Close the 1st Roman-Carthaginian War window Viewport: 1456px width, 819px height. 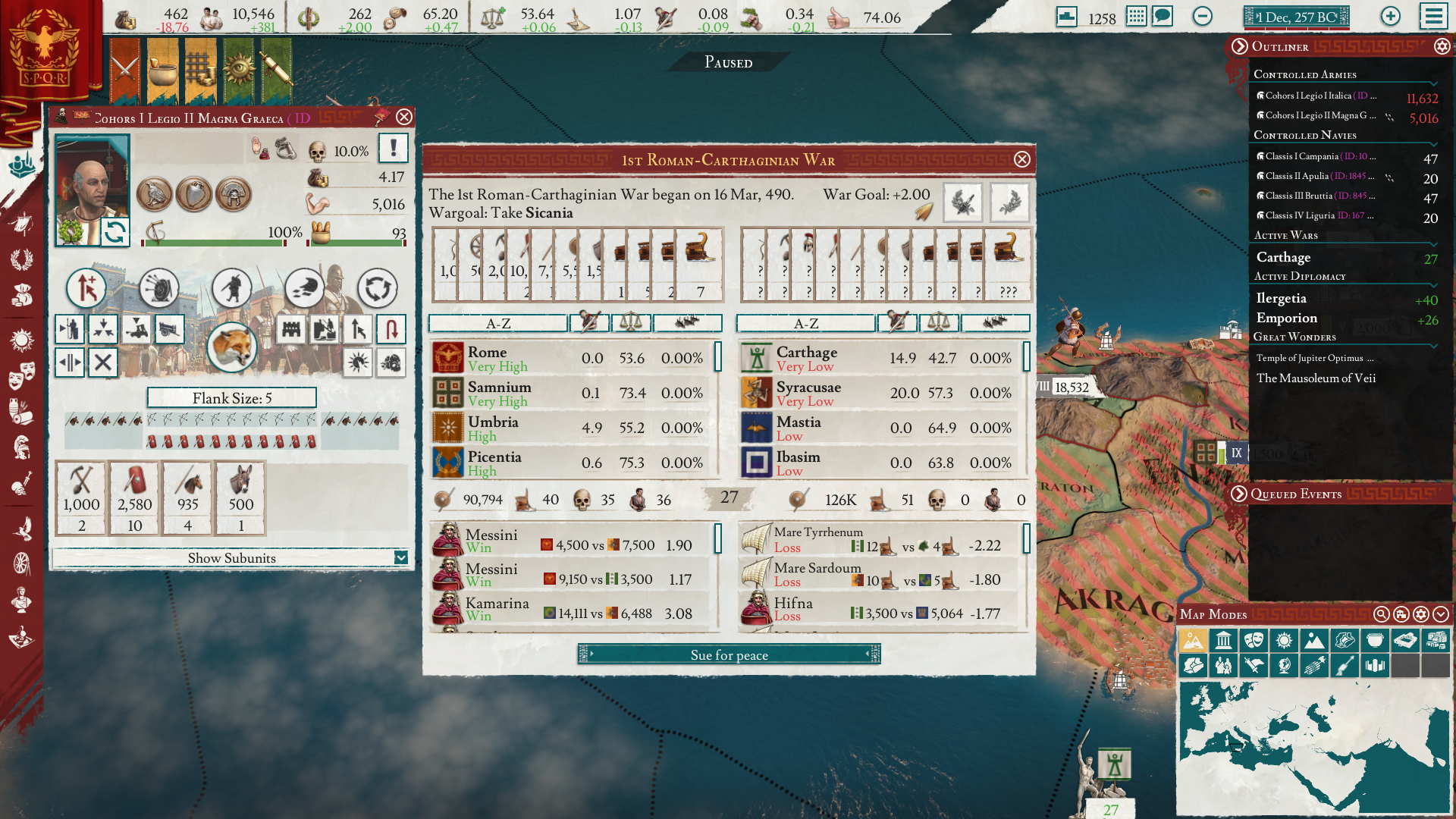tap(1021, 159)
